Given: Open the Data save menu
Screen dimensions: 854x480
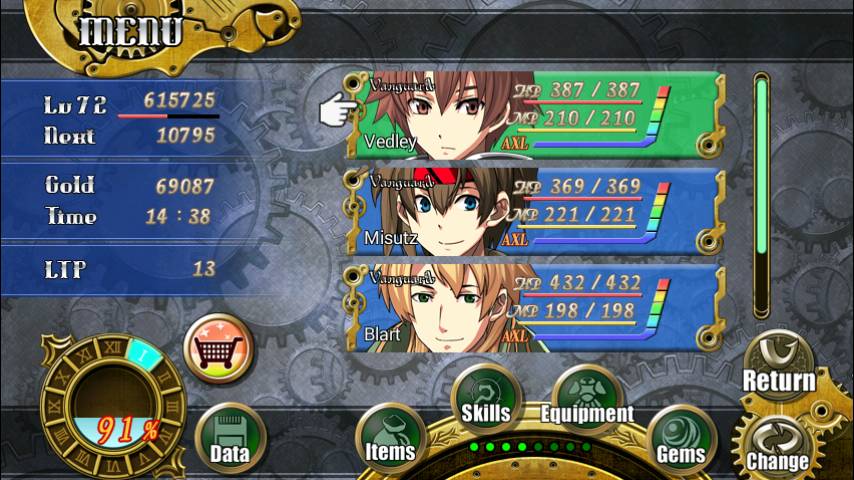Looking at the screenshot, I should pos(229,438).
